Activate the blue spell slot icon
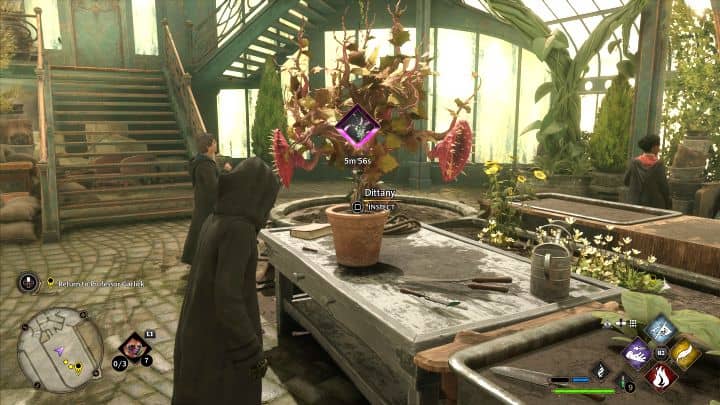The image size is (720, 405). pyautogui.click(x=660, y=328)
